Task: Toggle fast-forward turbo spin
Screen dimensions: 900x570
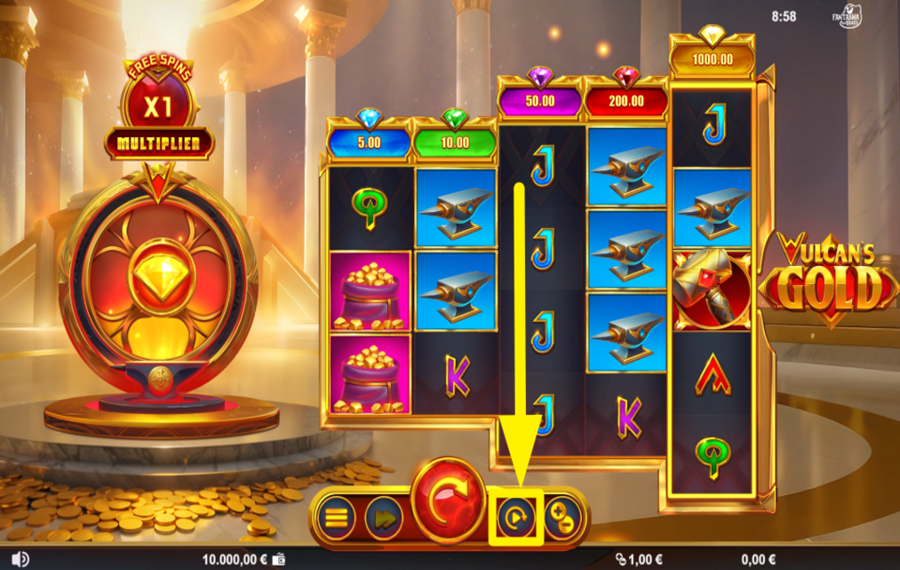Action: [x=383, y=516]
